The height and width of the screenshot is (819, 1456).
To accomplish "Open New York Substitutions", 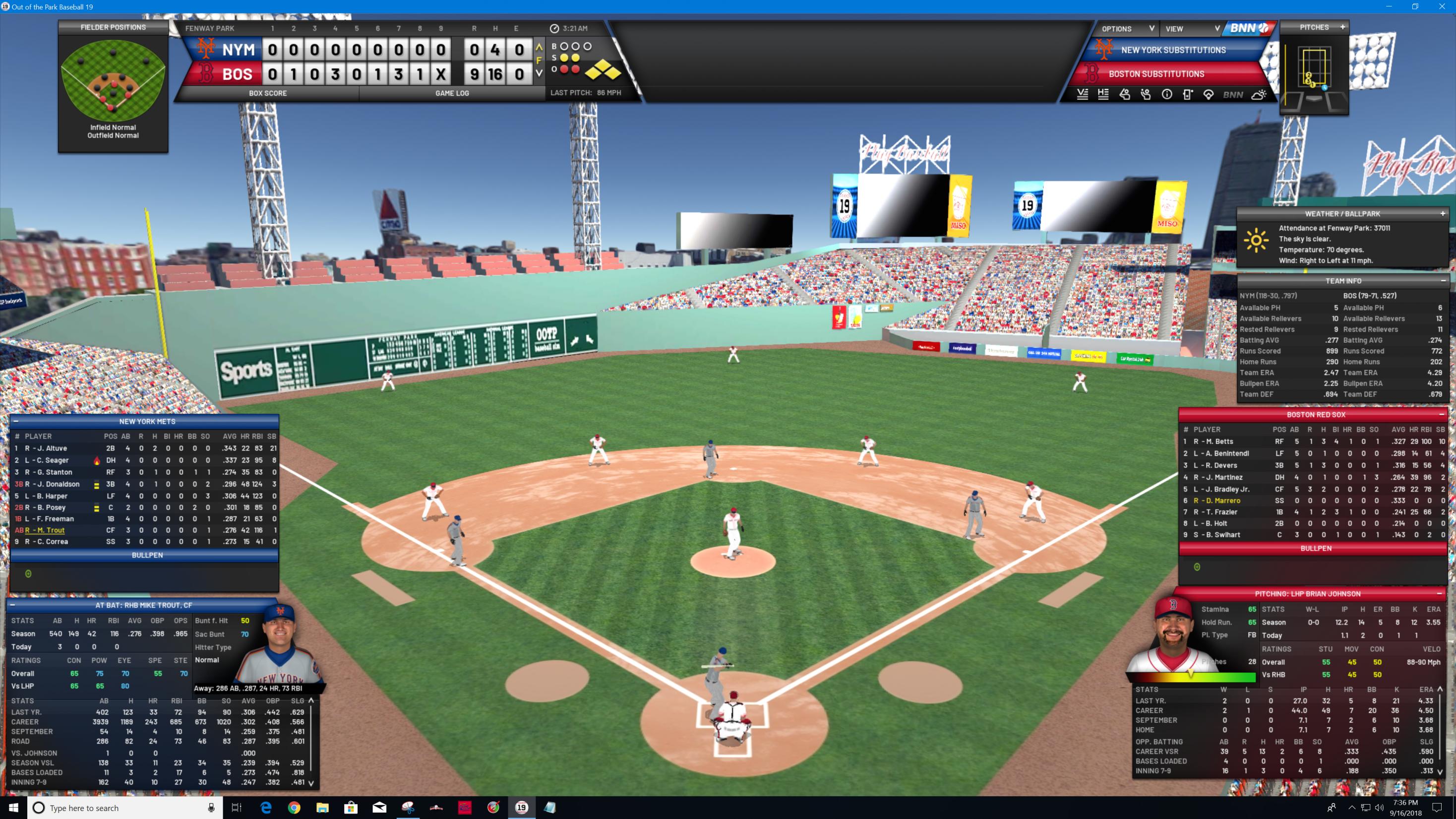I will pyautogui.click(x=1173, y=50).
